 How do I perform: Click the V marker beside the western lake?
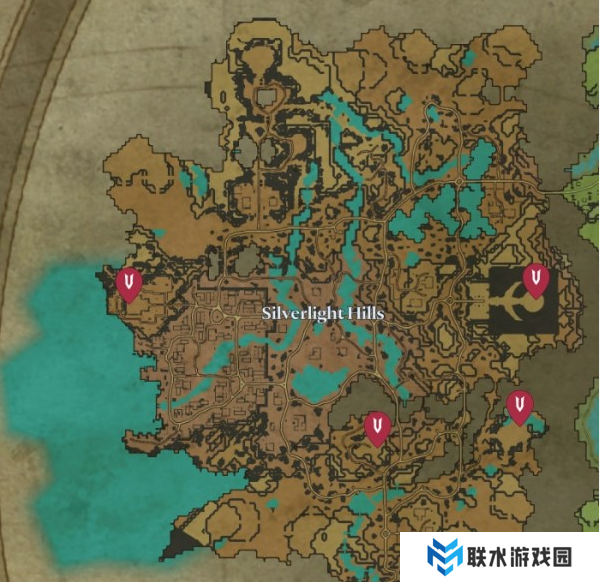pyautogui.click(x=128, y=283)
